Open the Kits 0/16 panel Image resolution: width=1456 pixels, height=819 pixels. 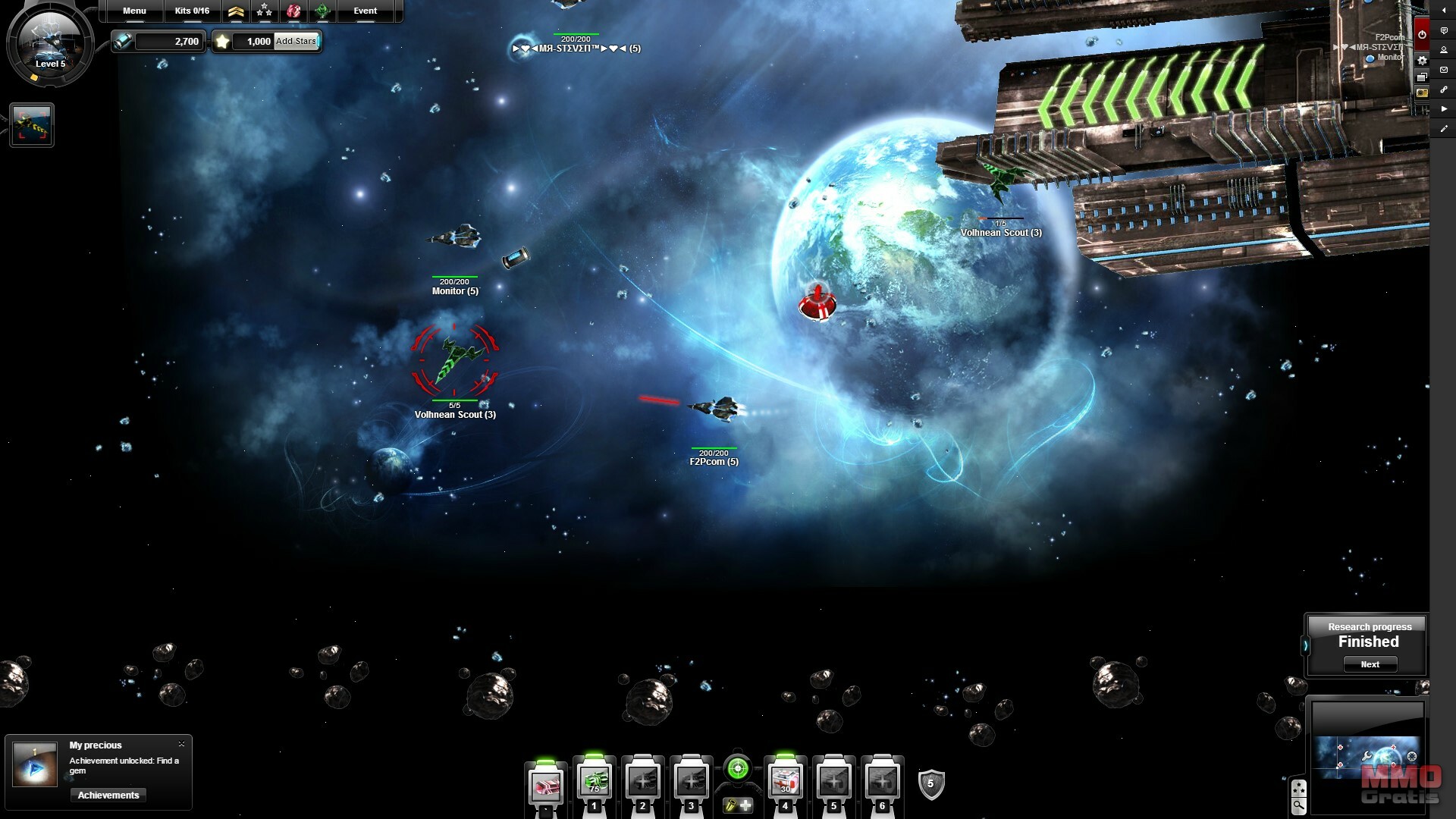point(192,11)
